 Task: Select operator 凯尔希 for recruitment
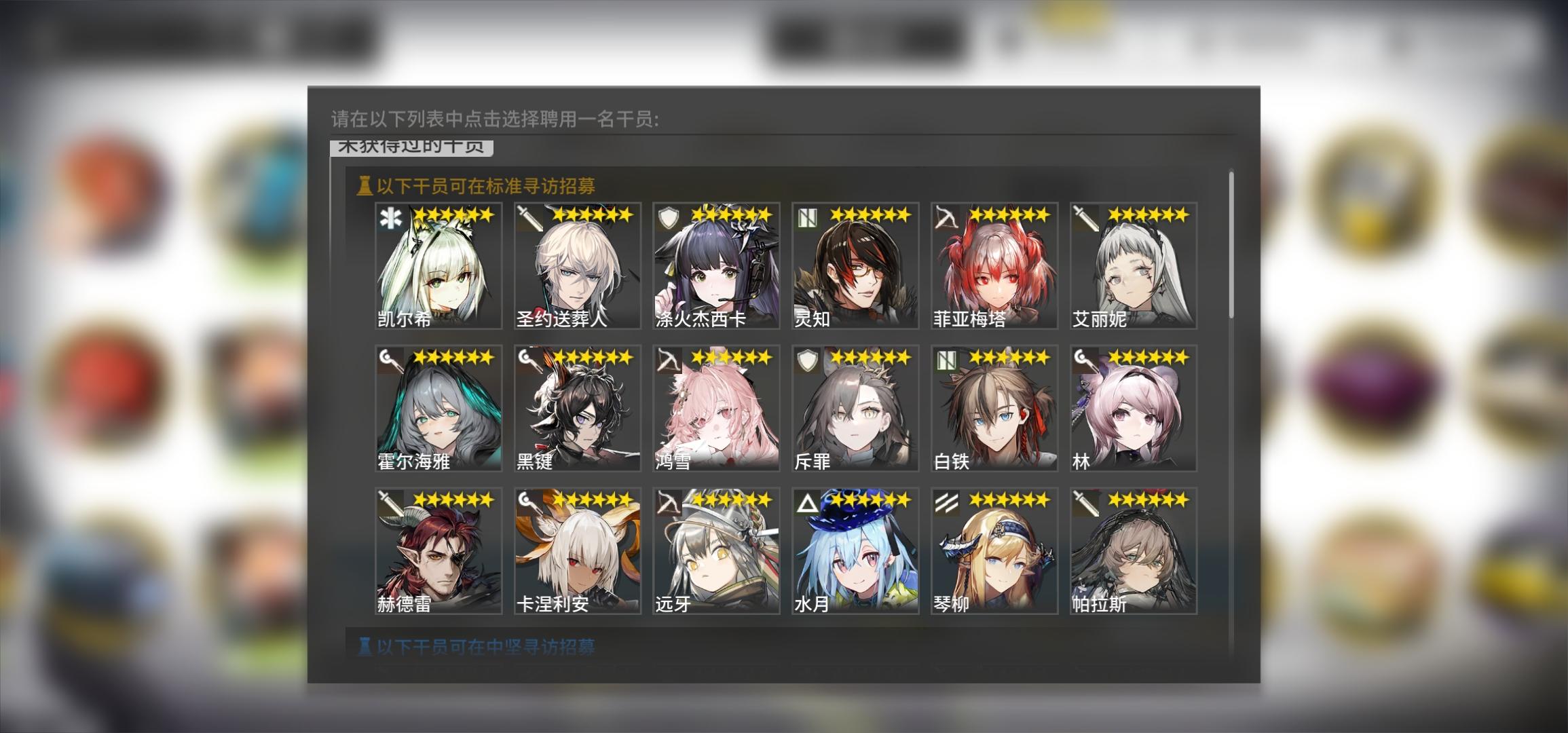tap(438, 265)
